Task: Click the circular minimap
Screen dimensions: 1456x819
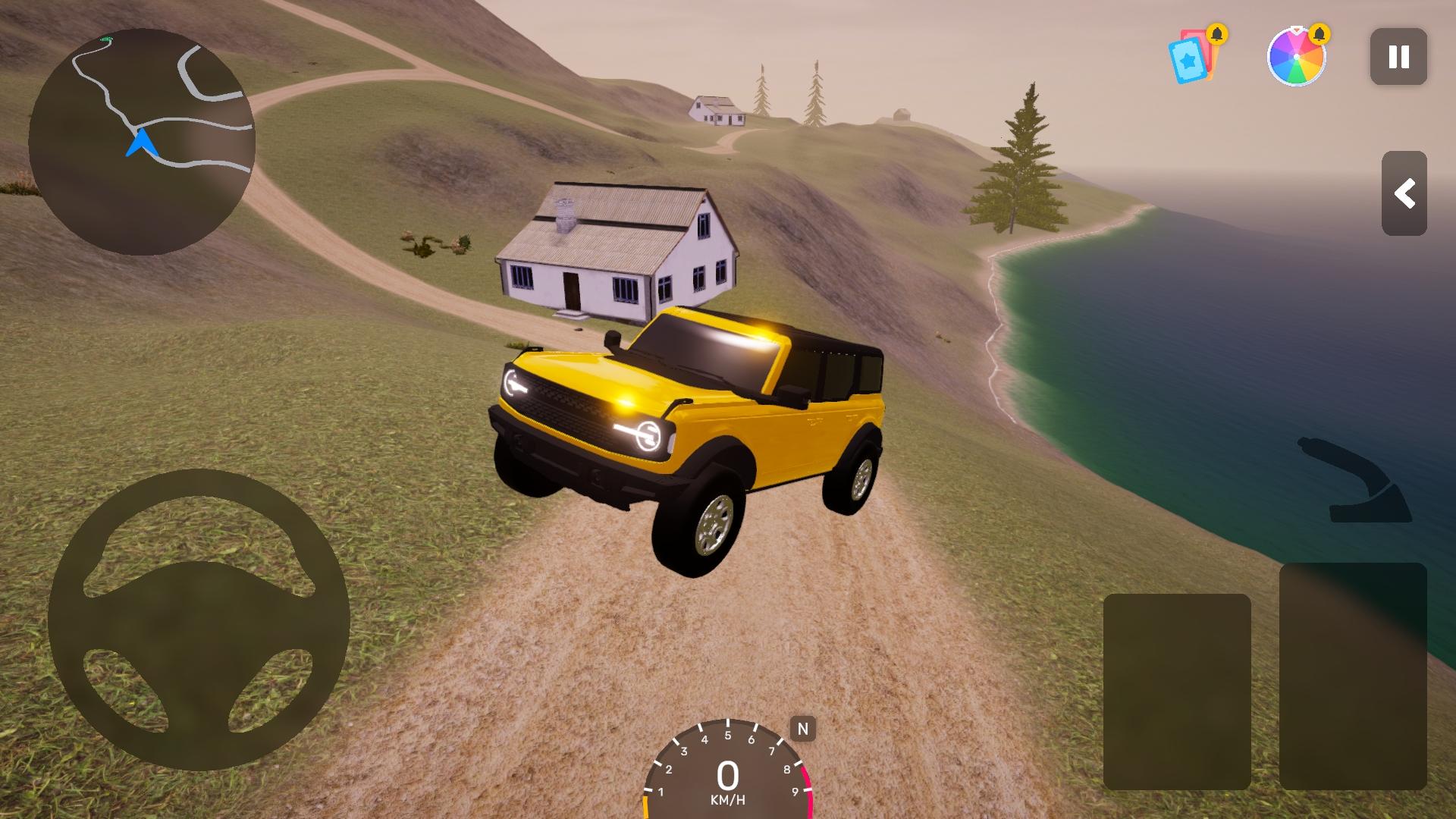Action: tap(142, 142)
